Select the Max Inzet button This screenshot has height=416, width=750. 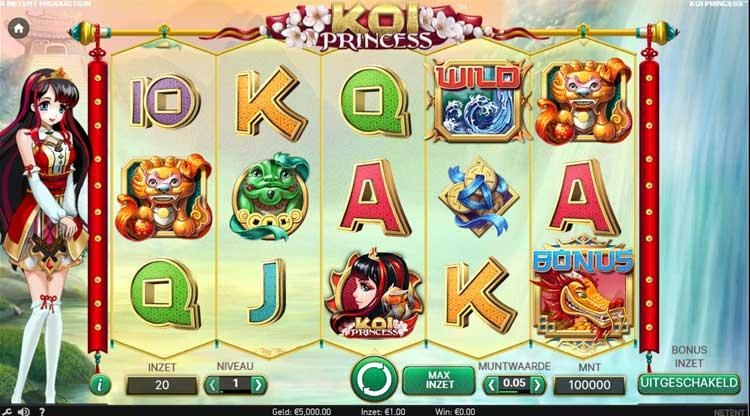point(438,381)
